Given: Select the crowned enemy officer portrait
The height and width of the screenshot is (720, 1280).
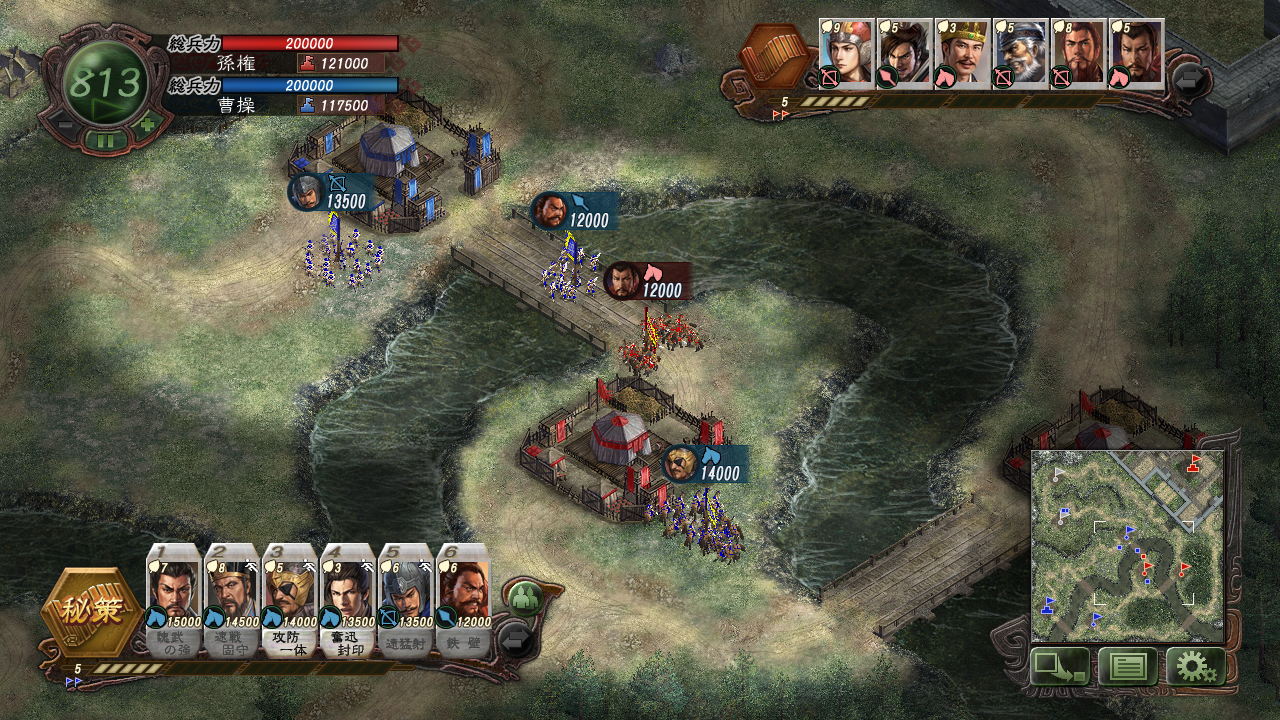Looking at the screenshot, I should pos(962,54).
